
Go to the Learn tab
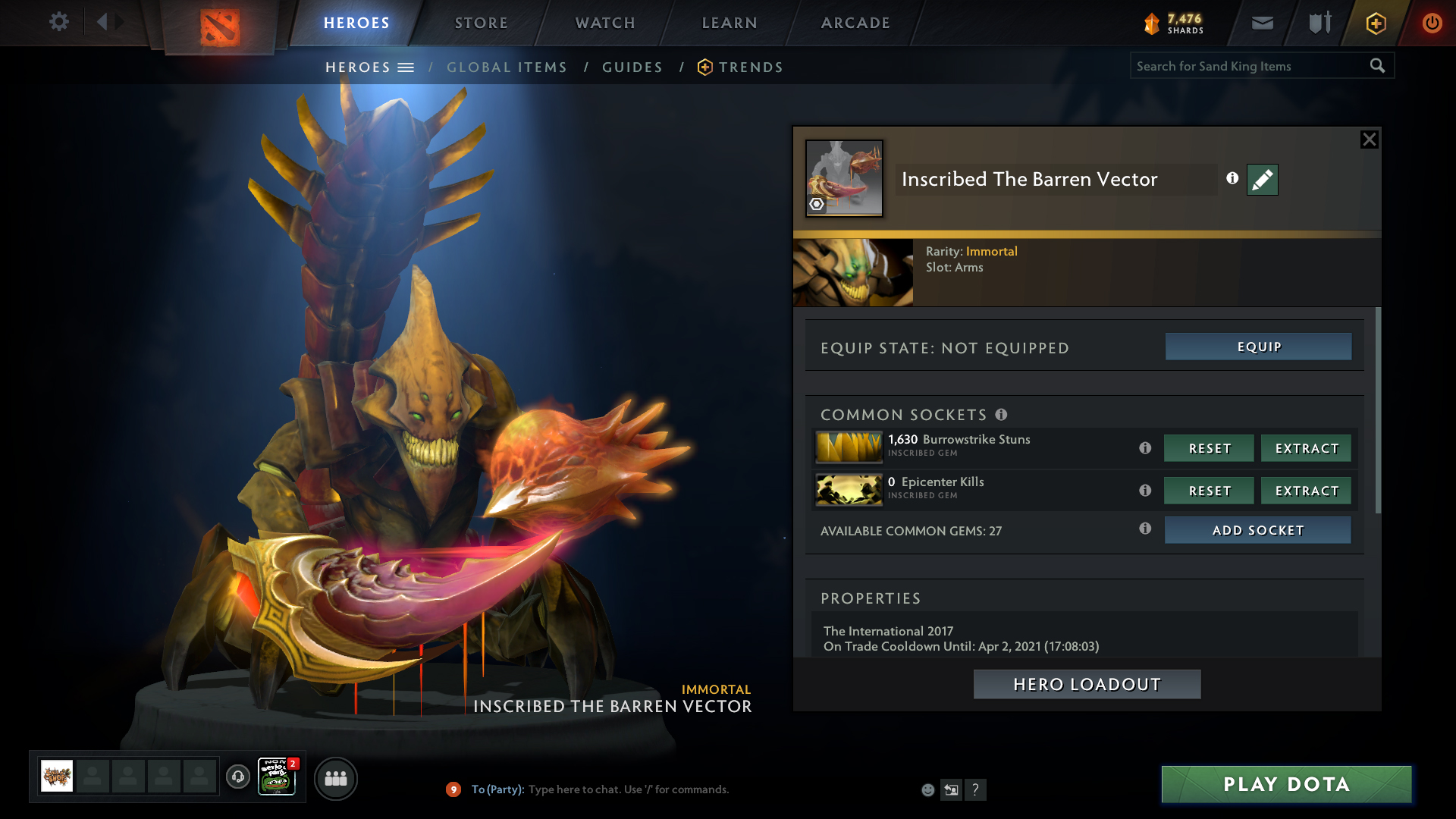pos(730,23)
